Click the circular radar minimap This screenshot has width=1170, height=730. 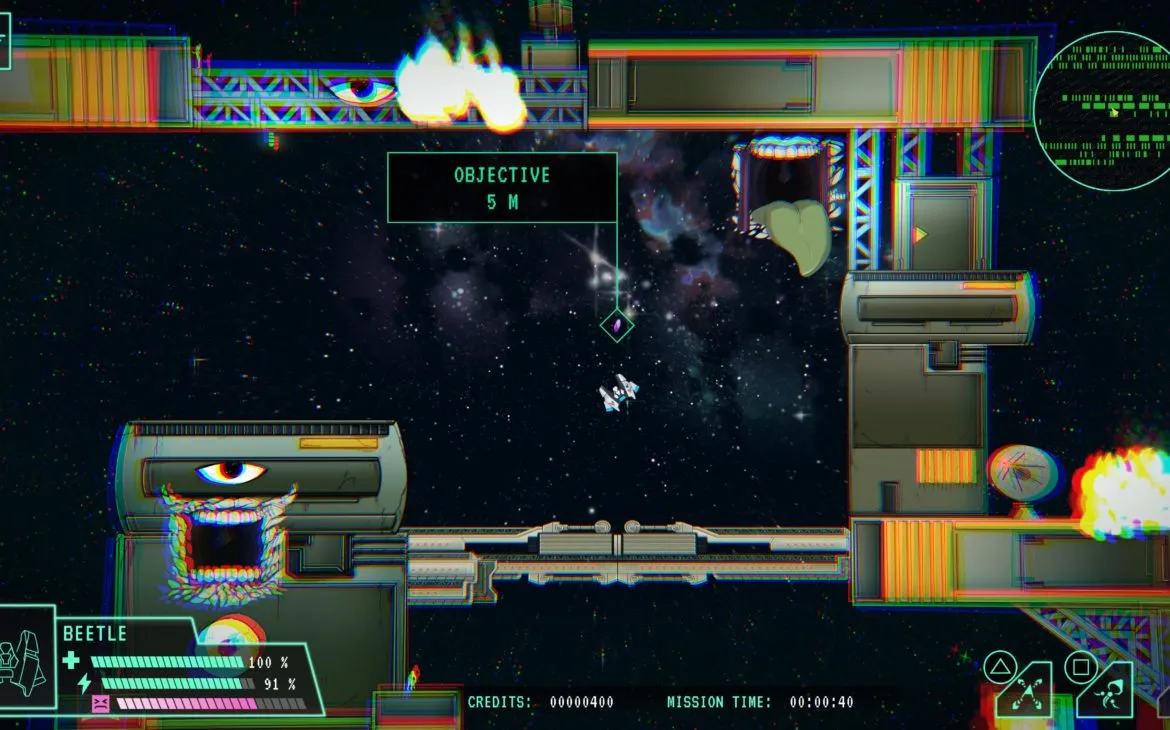(x=1103, y=110)
